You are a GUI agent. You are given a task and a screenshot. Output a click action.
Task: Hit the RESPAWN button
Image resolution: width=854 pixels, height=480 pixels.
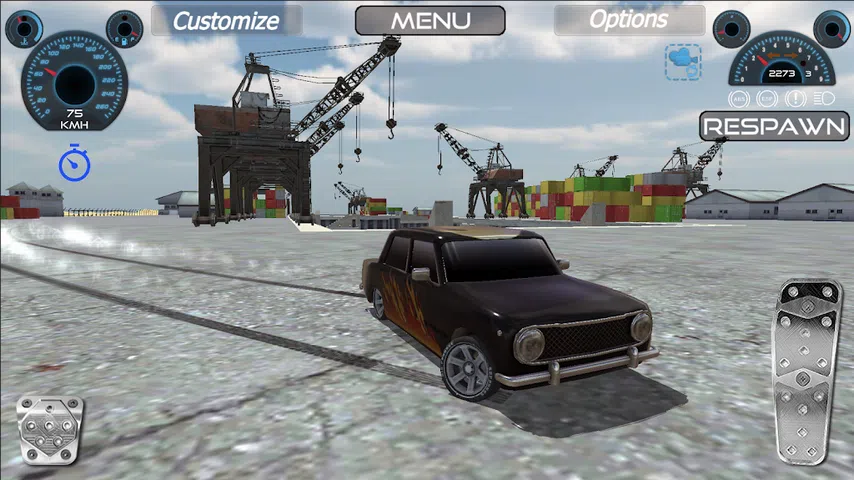[x=775, y=126]
